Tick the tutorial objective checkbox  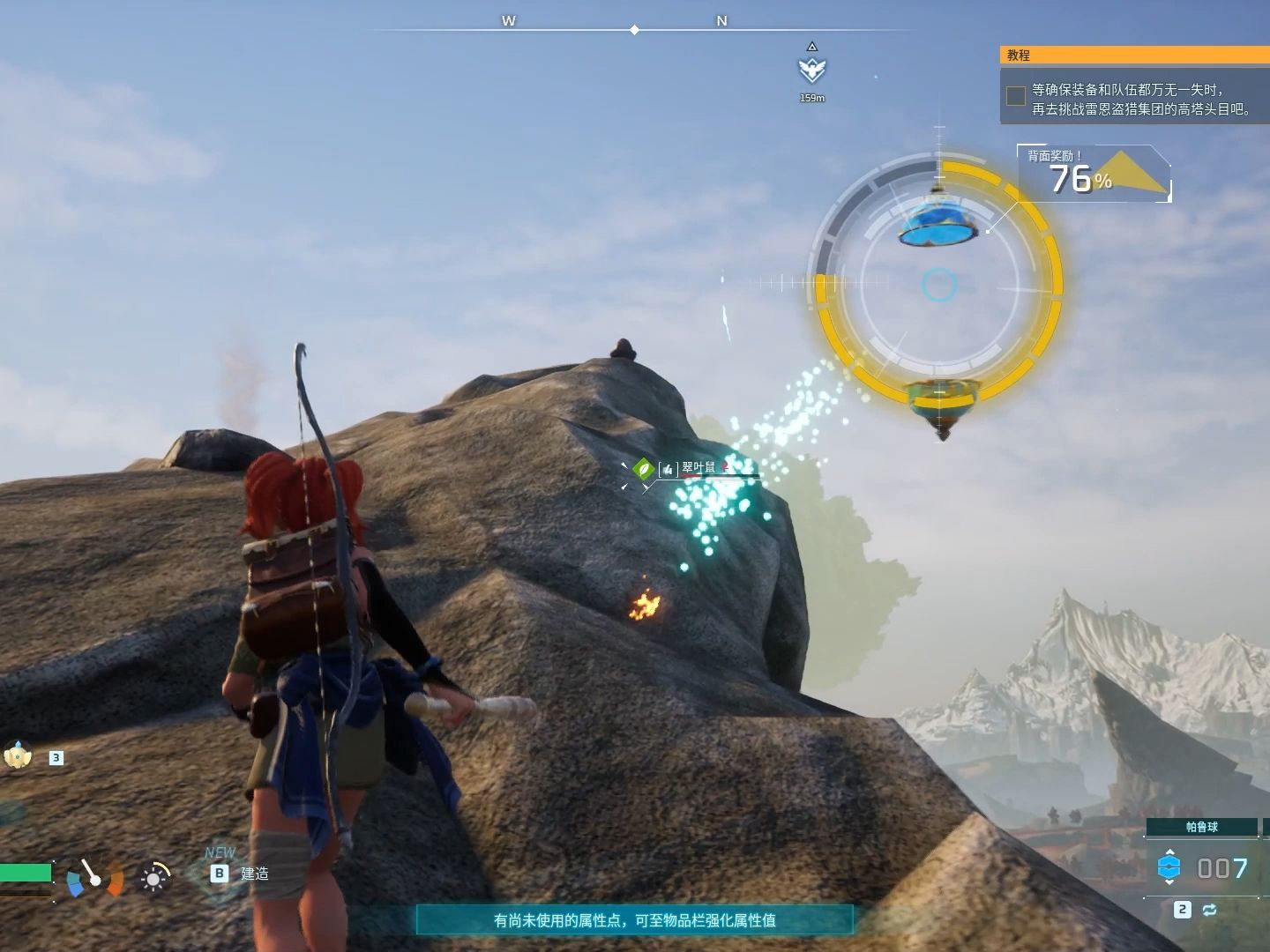[1016, 96]
